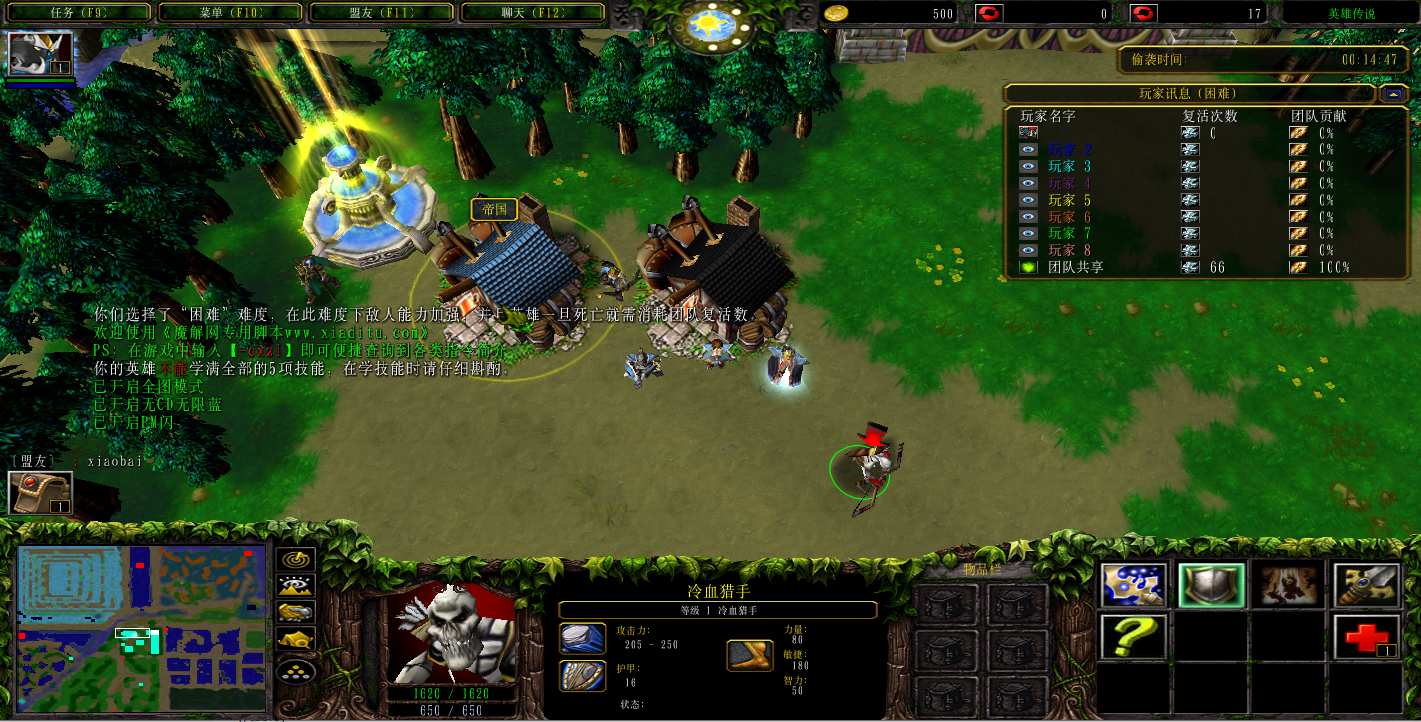Click the minimap
This screenshot has height=722, width=1421.
(x=142, y=630)
